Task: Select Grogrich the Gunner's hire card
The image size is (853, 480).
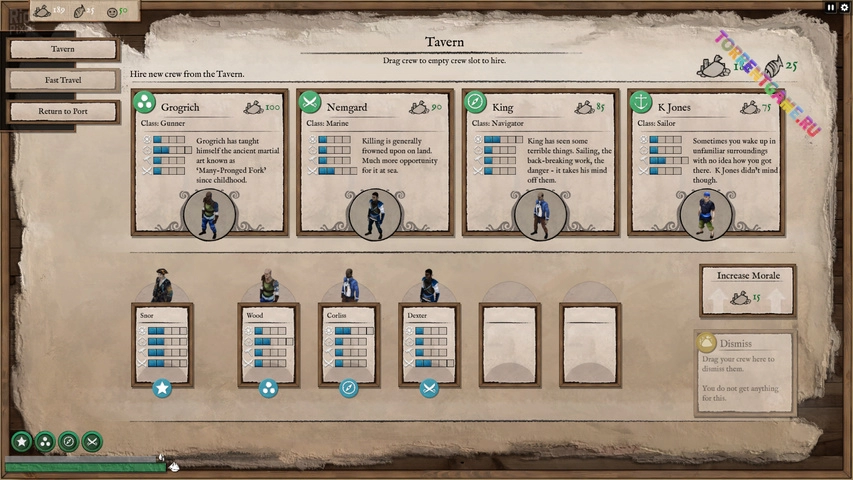Action: coord(209,163)
